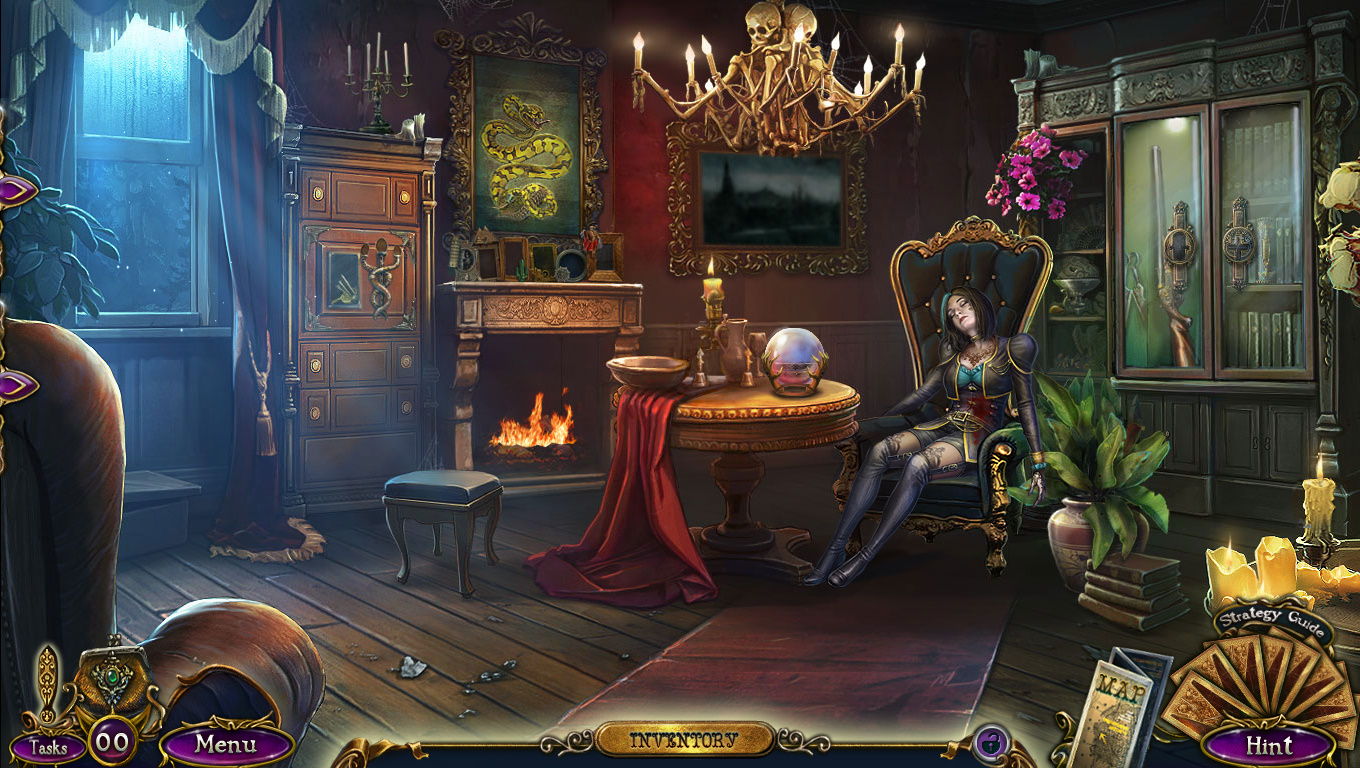Open the game Menu

tap(226, 744)
